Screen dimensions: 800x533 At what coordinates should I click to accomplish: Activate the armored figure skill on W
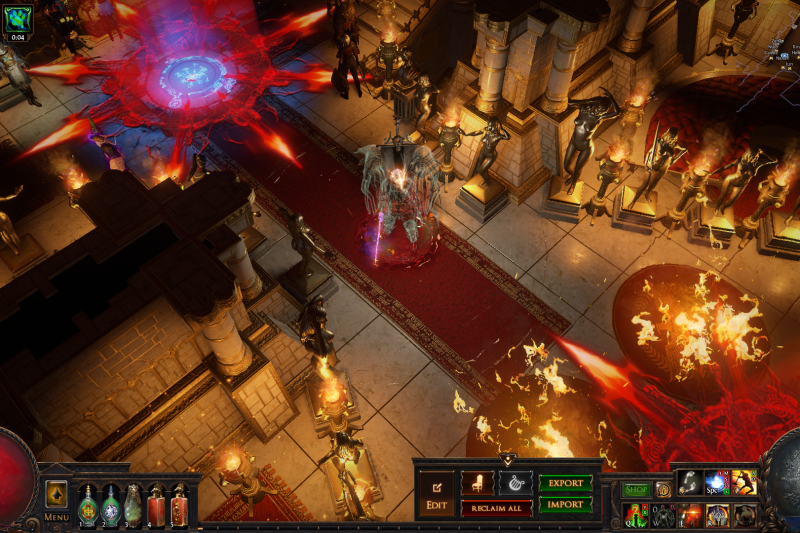tap(663, 515)
